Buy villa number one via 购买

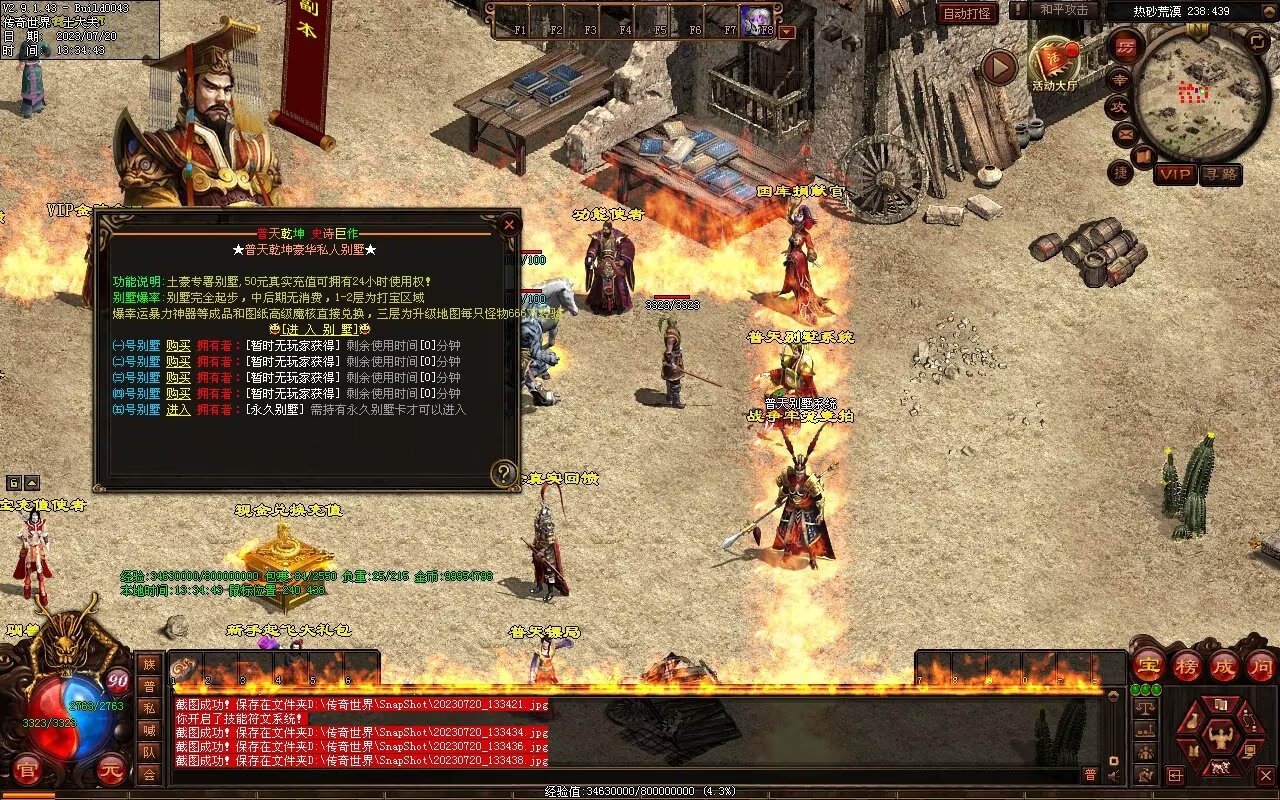[x=178, y=345]
